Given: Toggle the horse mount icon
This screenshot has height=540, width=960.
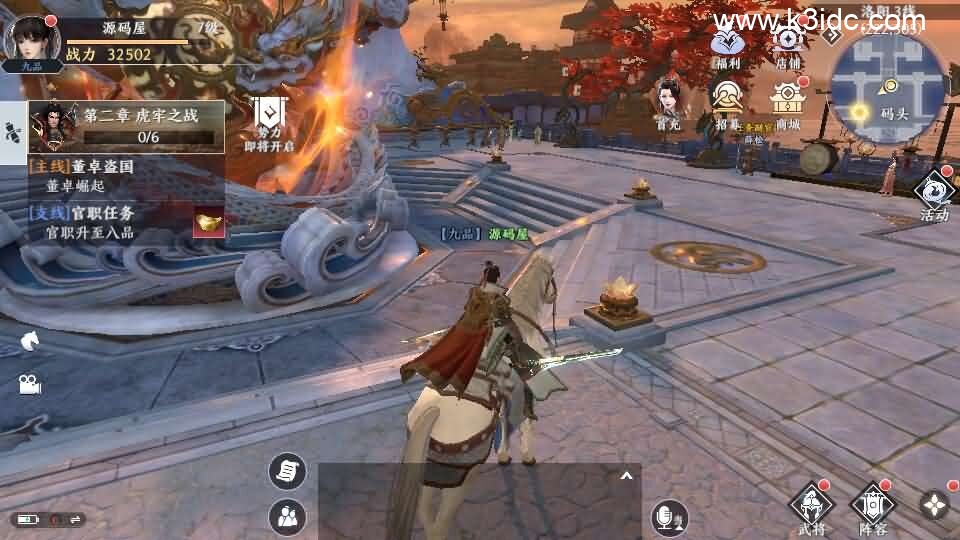Looking at the screenshot, I should [x=28, y=341].
